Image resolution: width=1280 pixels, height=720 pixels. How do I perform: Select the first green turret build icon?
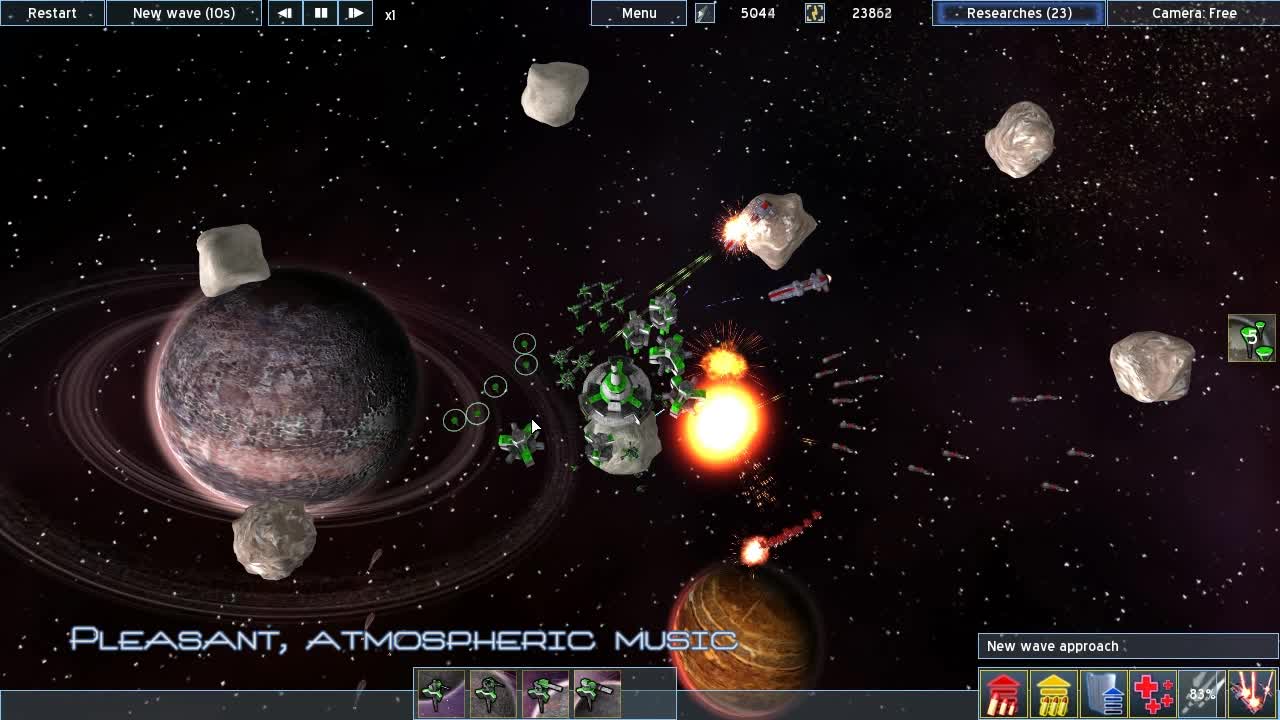click(440, 693)
